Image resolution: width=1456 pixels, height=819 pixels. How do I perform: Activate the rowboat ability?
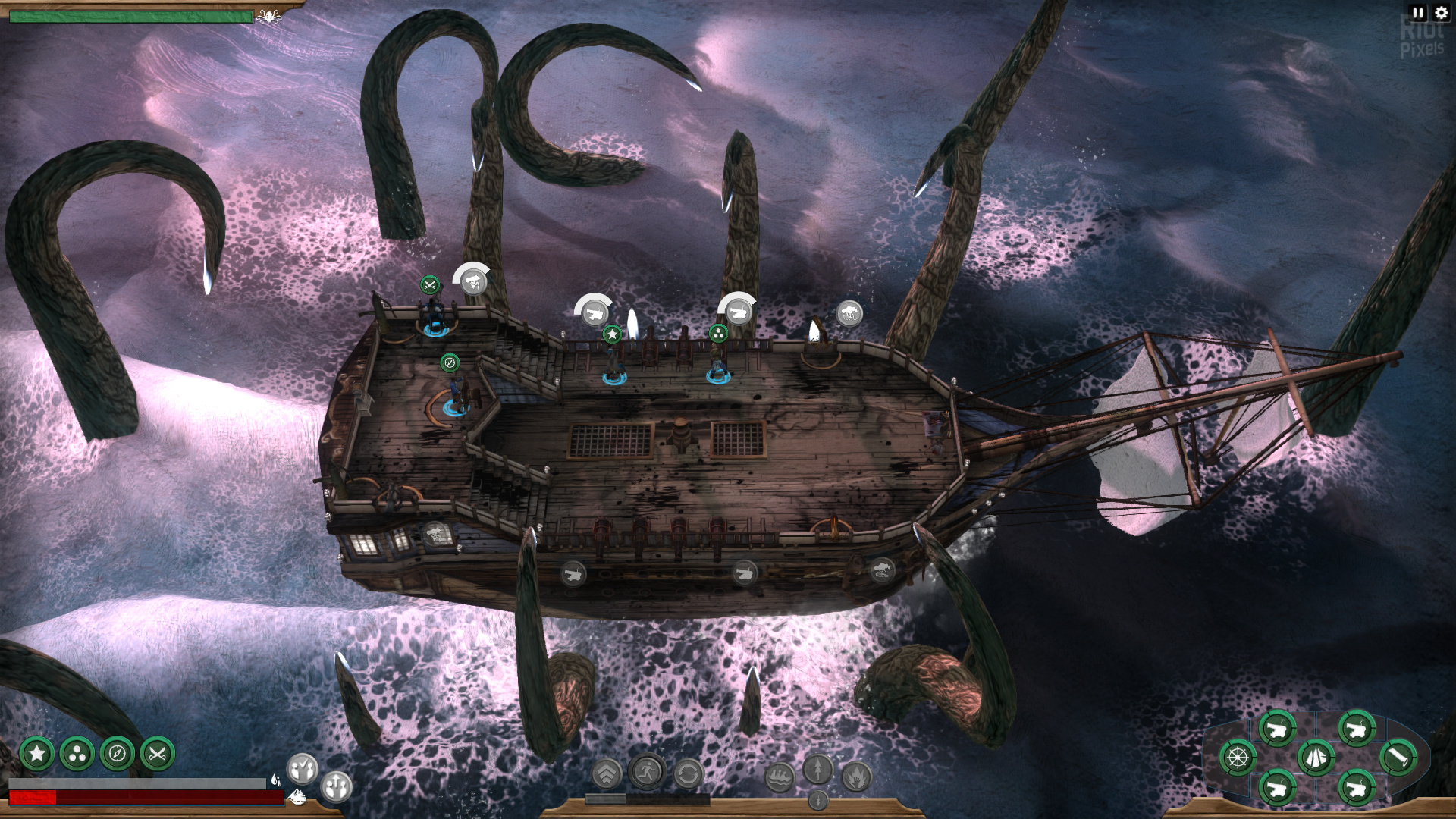(x=780, y=777)
